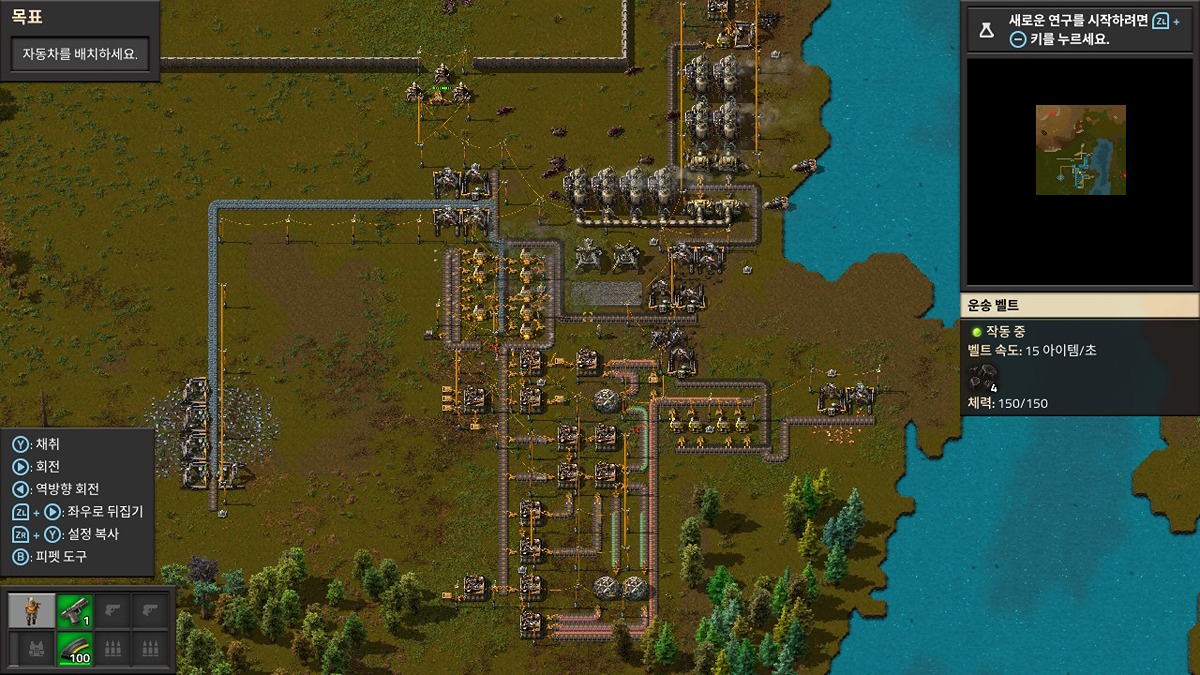
Task: Select the engineer character slot
Action: 32,610
